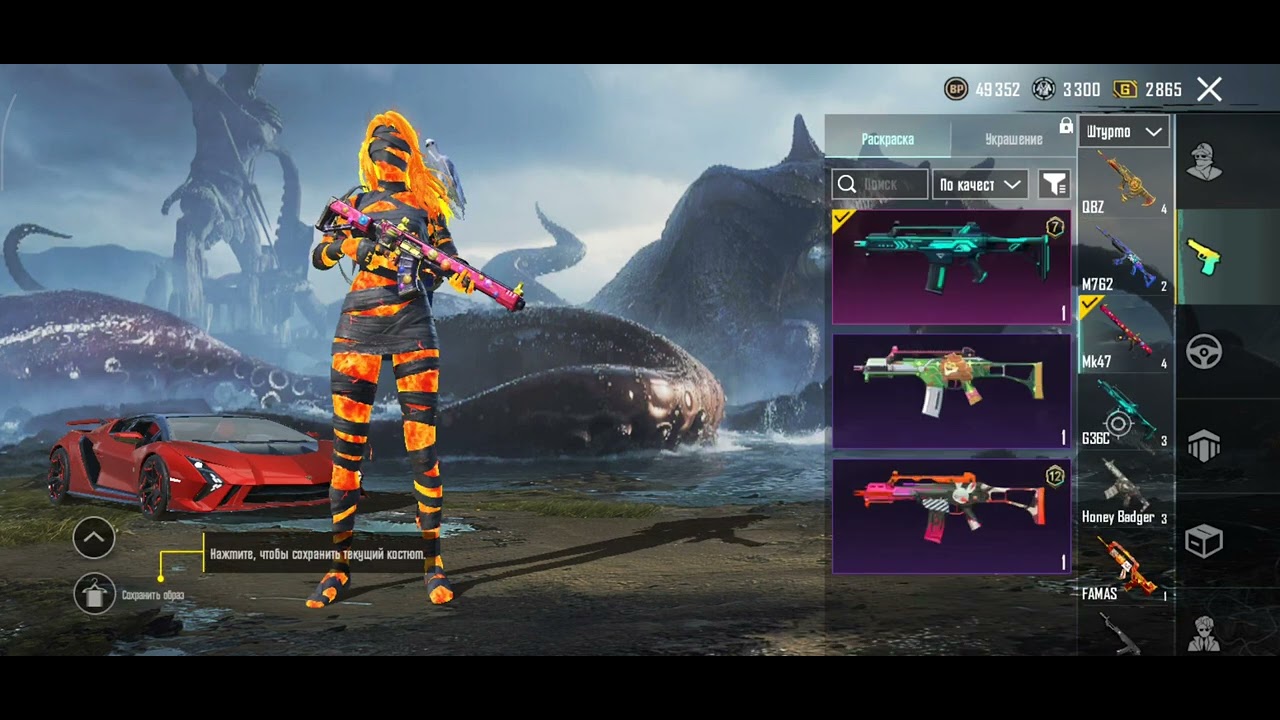This screenshot has height=720, width=1280.
Task: Choose the green lion G36C skin
Action: [951, 390]
